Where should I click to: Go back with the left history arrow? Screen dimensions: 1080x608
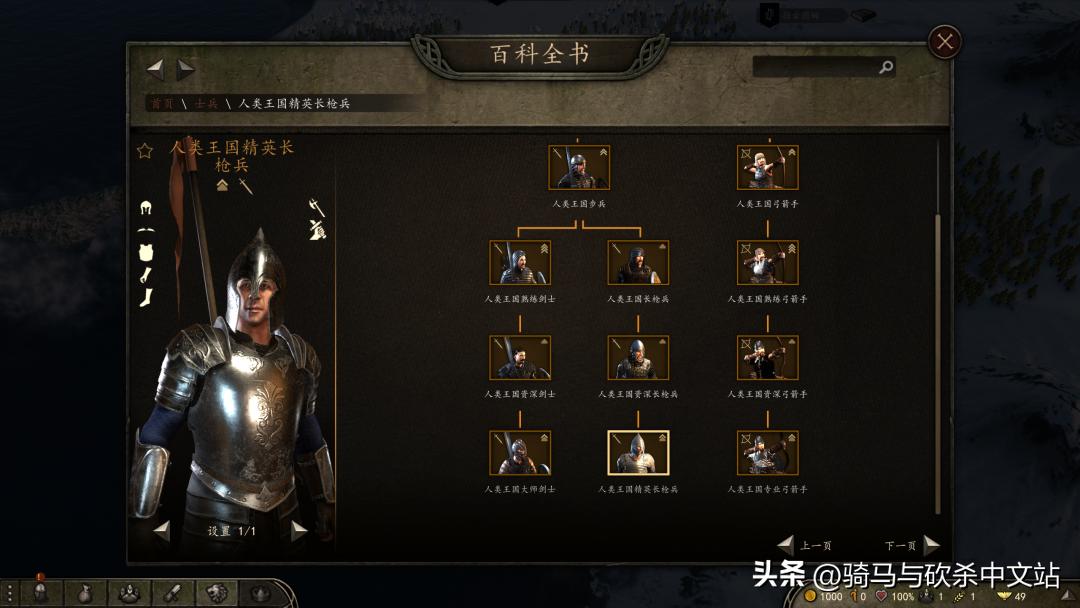point(155,69)
